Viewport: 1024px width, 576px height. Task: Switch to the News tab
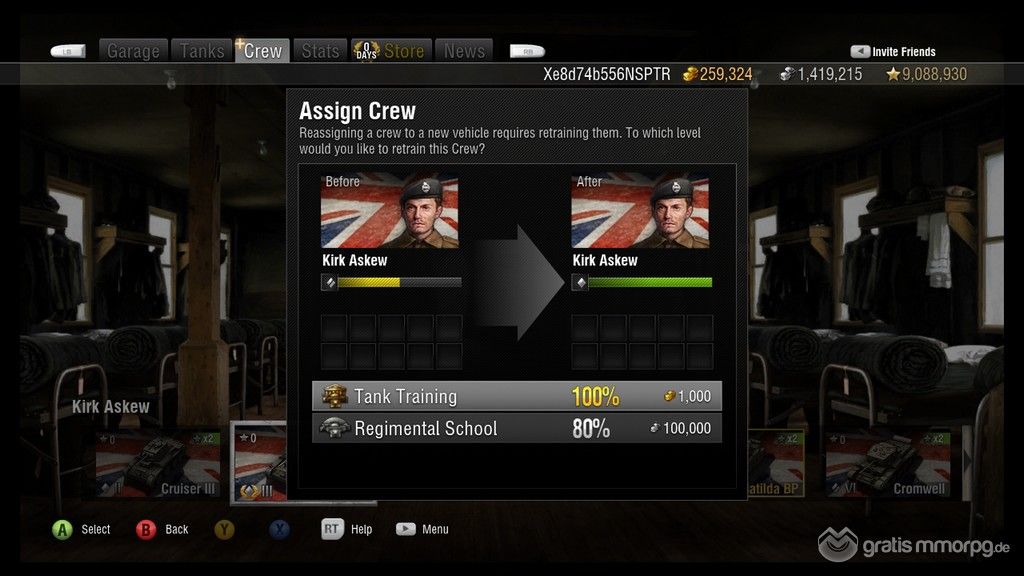pyautogui.click(x=464, y=51)
